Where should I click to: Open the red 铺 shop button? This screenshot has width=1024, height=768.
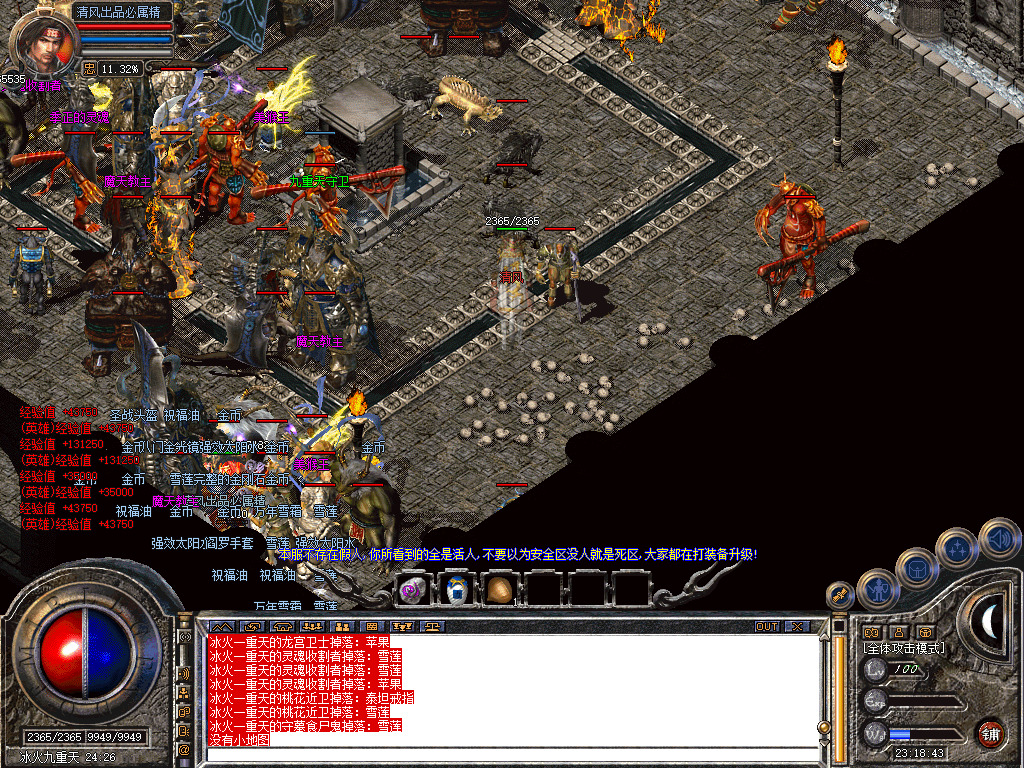990,733
